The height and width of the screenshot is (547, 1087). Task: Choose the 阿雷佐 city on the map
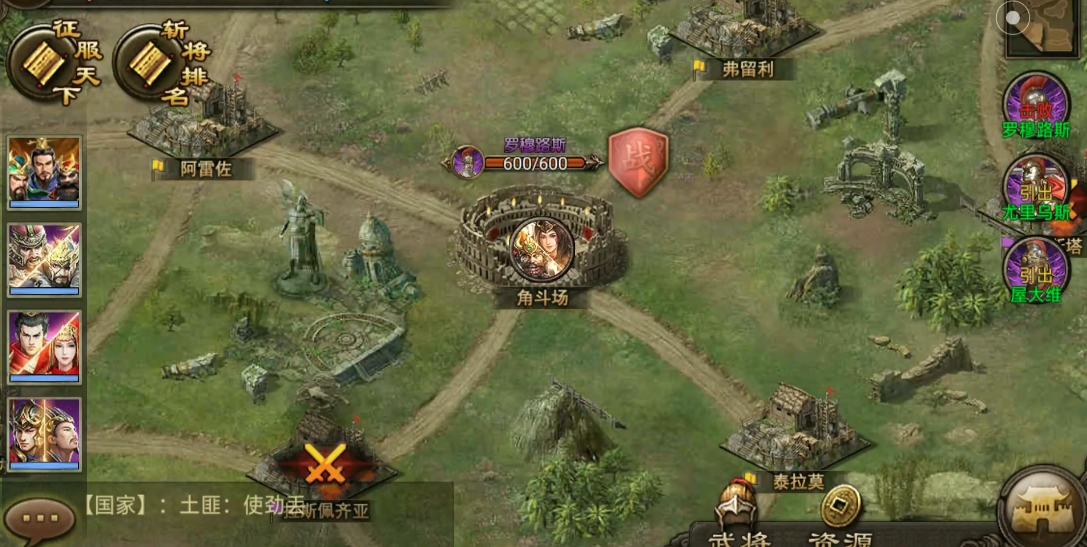[206, 130]
